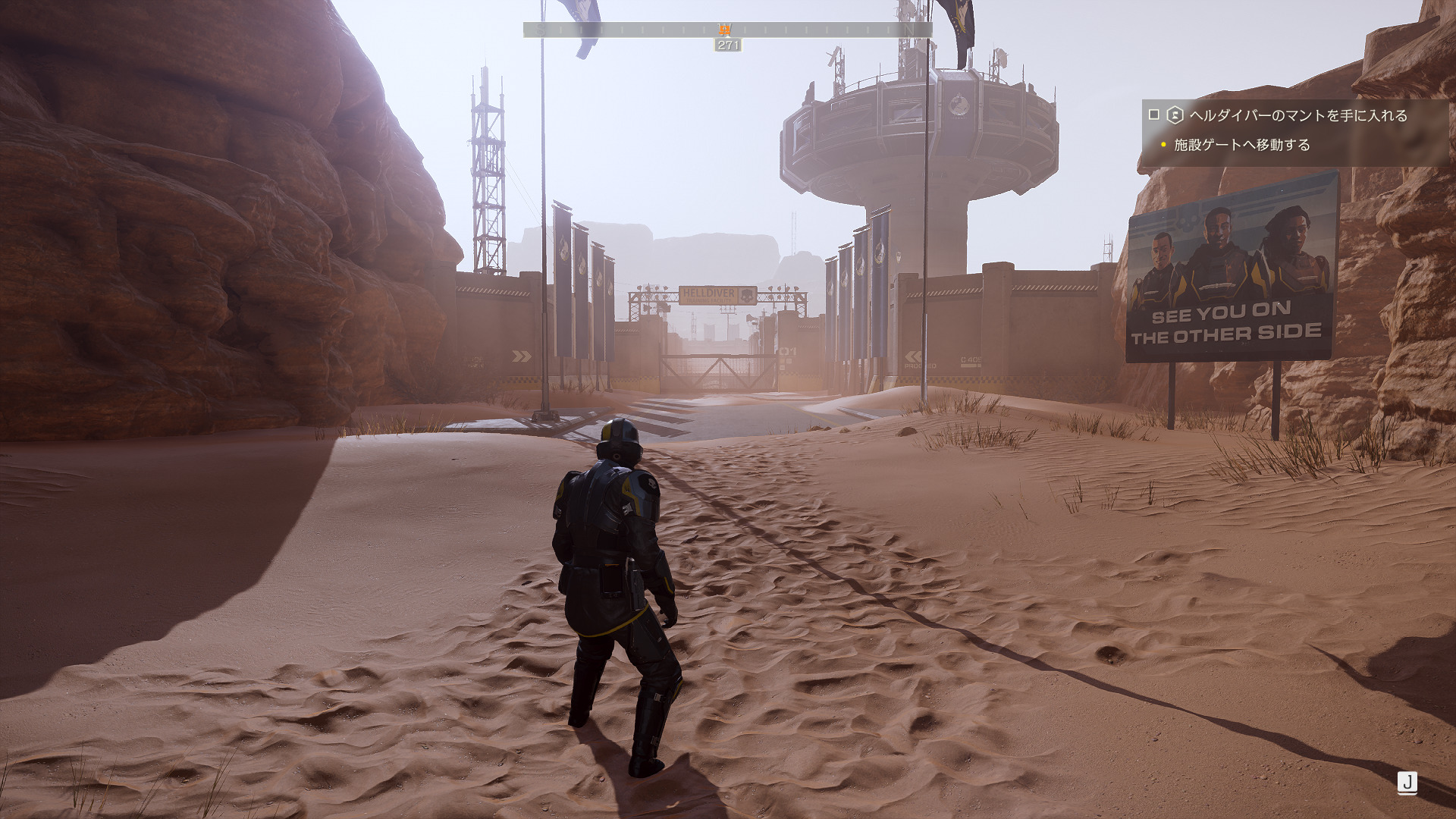Click the orange objective marker on the compass
1456x819 pixels.
click(725, 30)
